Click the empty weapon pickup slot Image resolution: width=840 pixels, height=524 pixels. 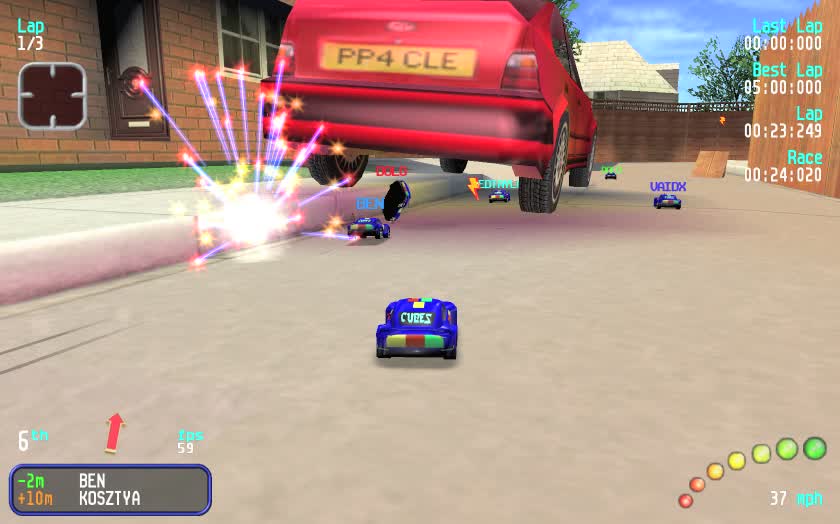pyautogui.click(x=52, y=96)
